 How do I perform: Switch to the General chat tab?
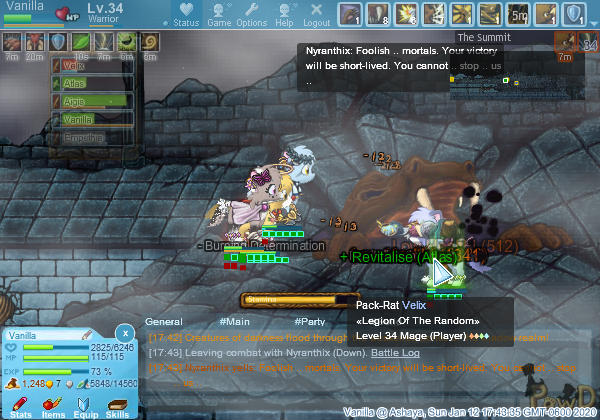click(x=163, y=322)
